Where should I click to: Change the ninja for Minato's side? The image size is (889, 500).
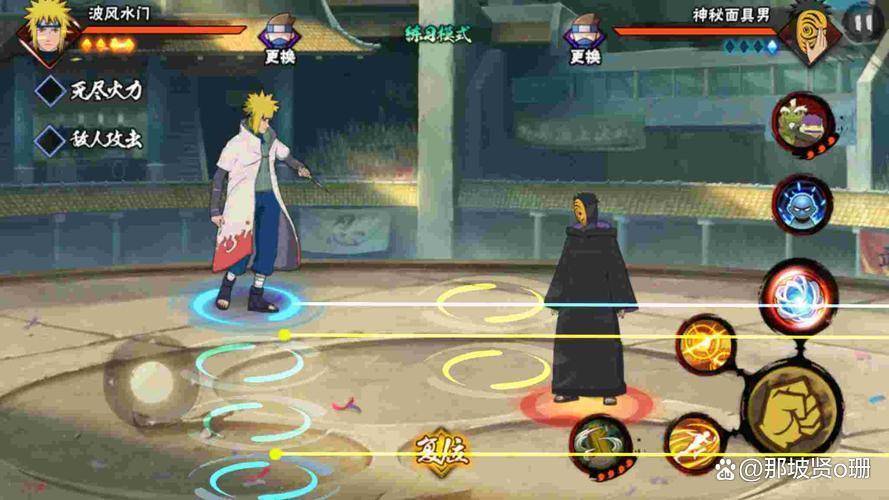[x=279, y=41]
